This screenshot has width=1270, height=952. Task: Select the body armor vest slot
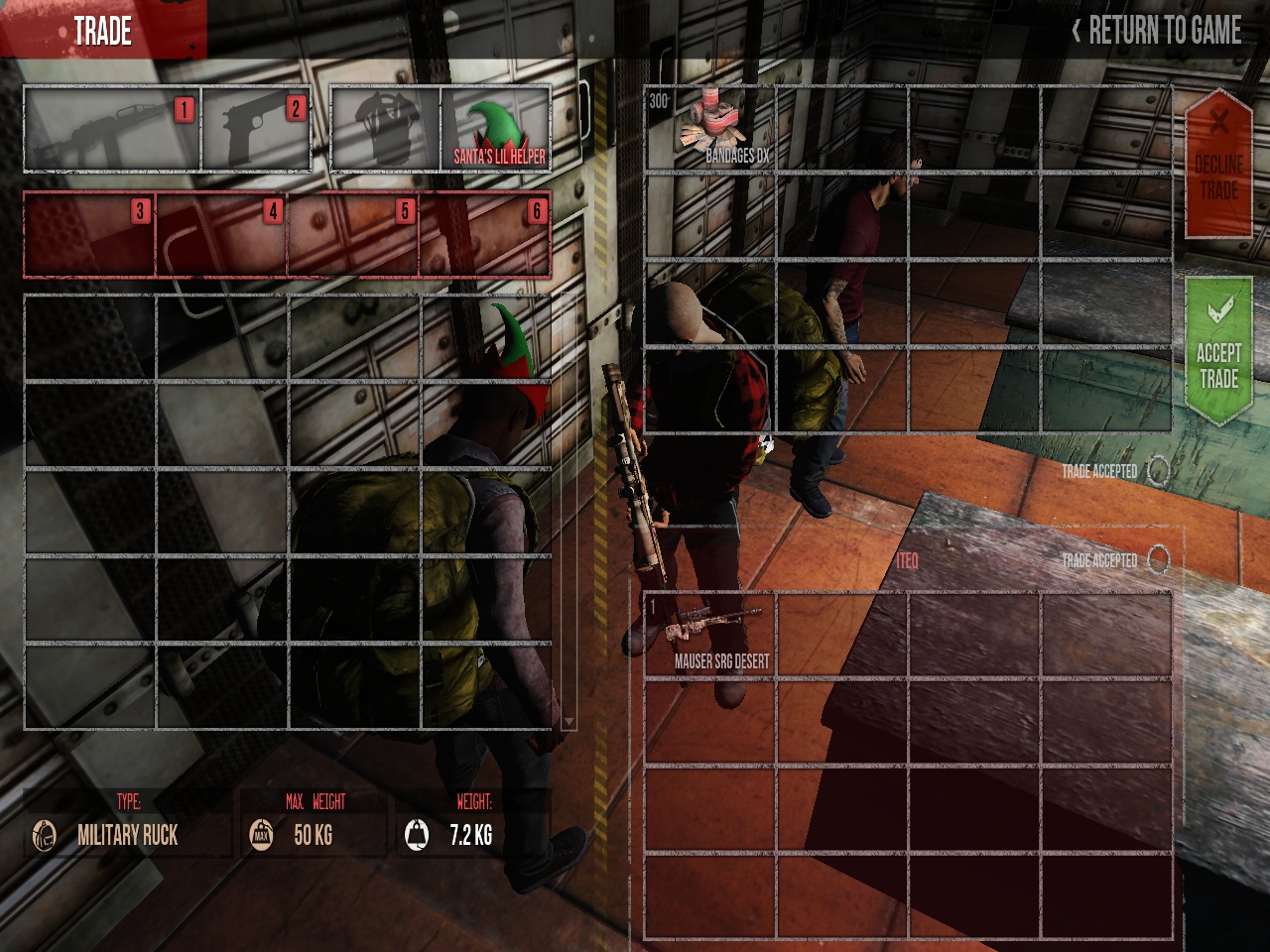385,130
